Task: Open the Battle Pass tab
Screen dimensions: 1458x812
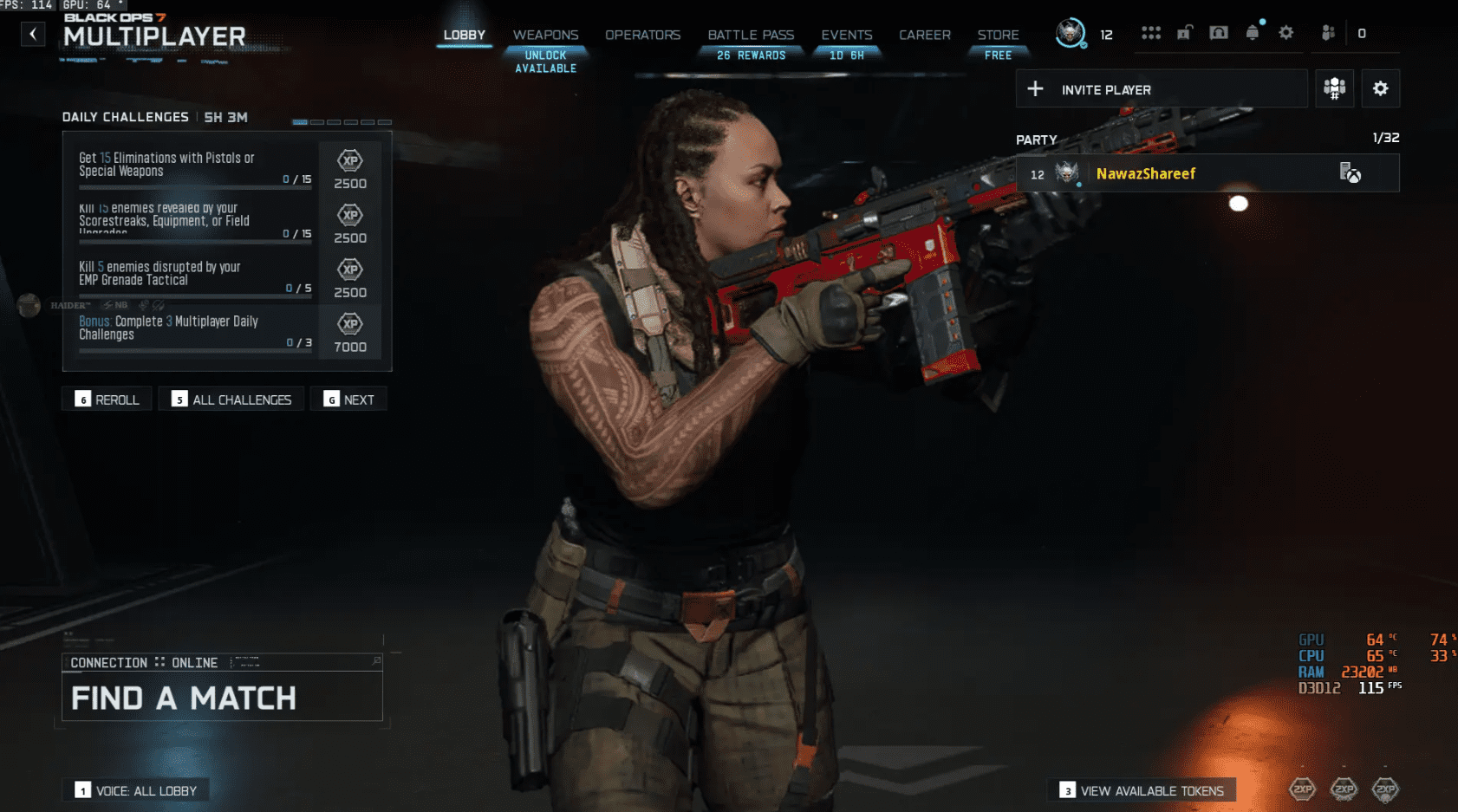Action: coord(751,36)
